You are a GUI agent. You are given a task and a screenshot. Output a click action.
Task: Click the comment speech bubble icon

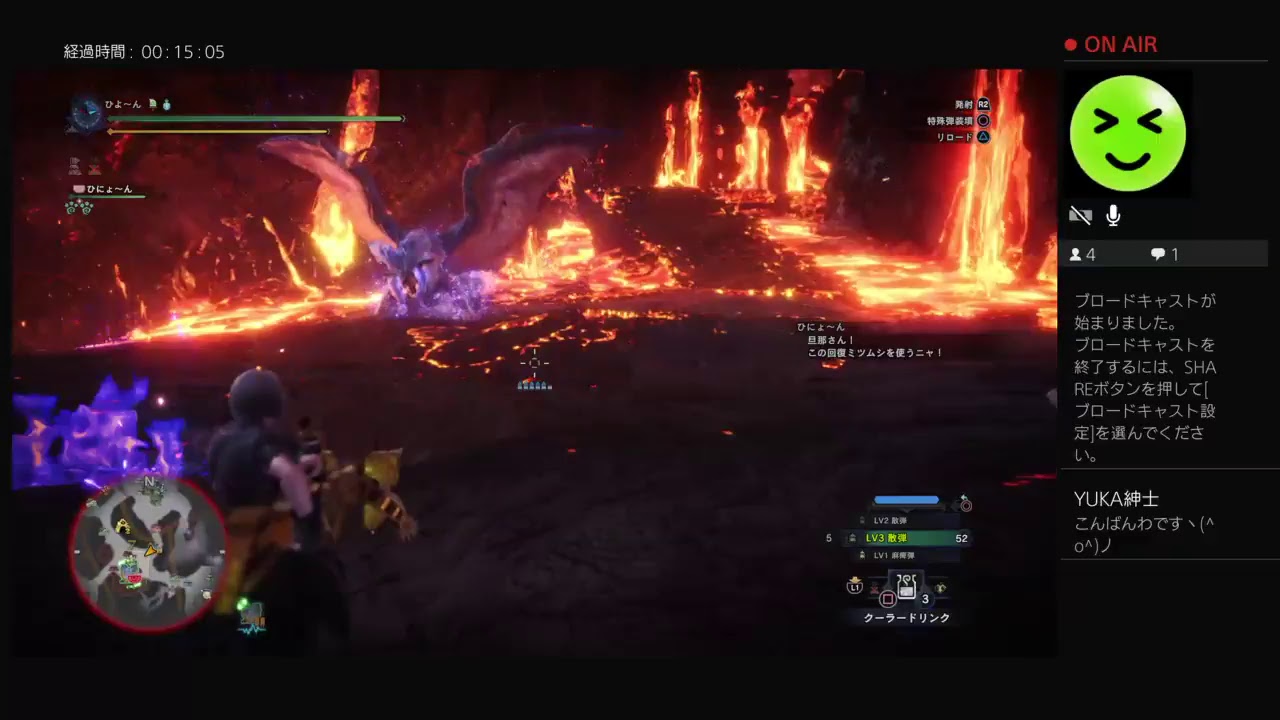click(x=1158, y=254)
